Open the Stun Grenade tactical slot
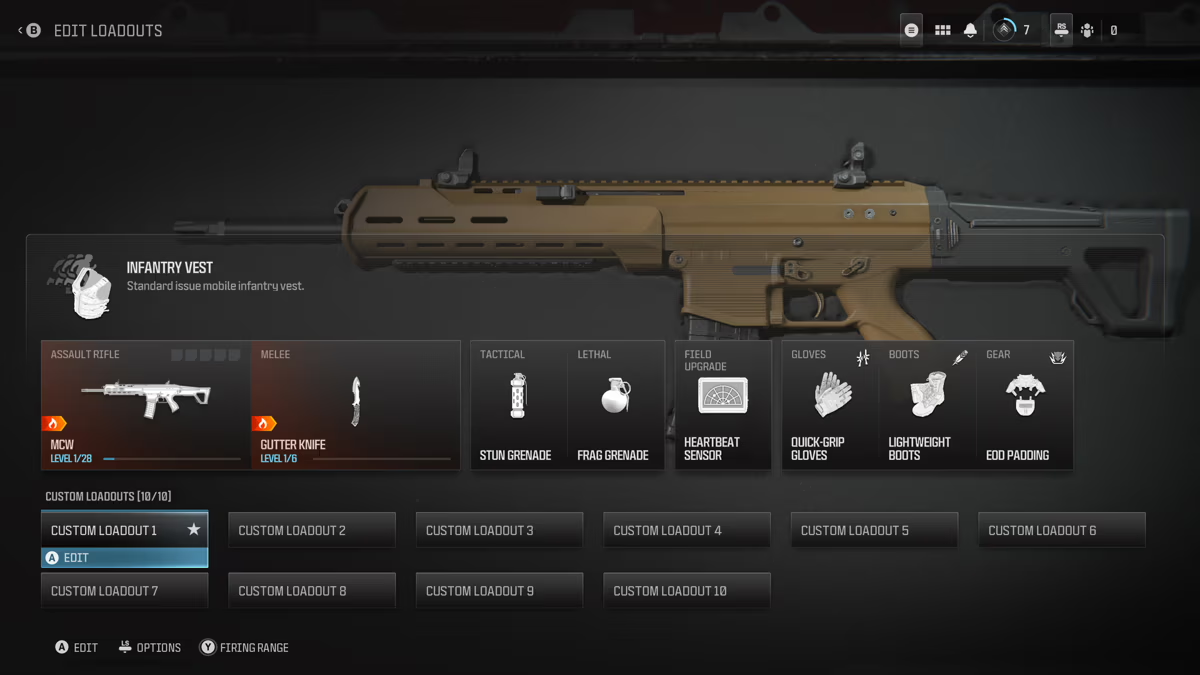This screenshot has width=1200, height=675. pos(517,405)
